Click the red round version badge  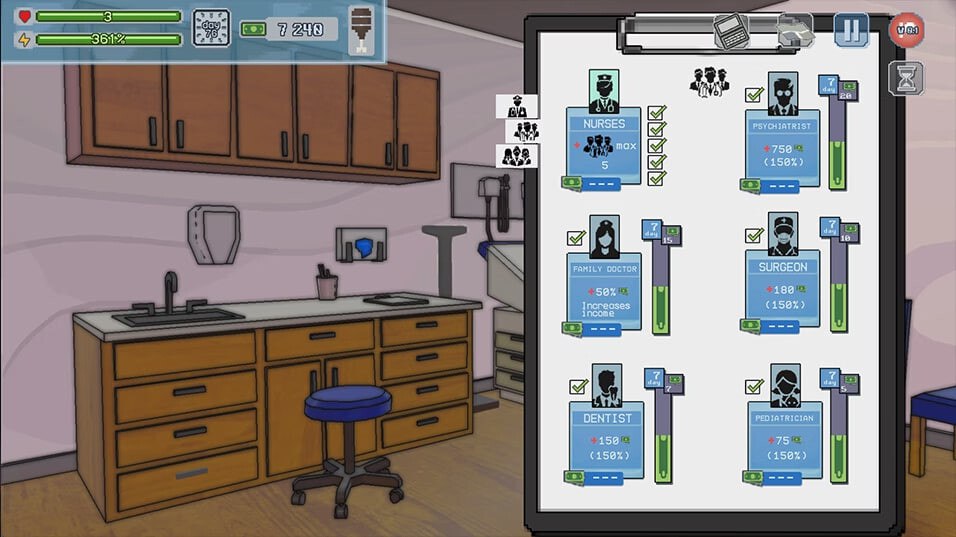click(906, 29)
